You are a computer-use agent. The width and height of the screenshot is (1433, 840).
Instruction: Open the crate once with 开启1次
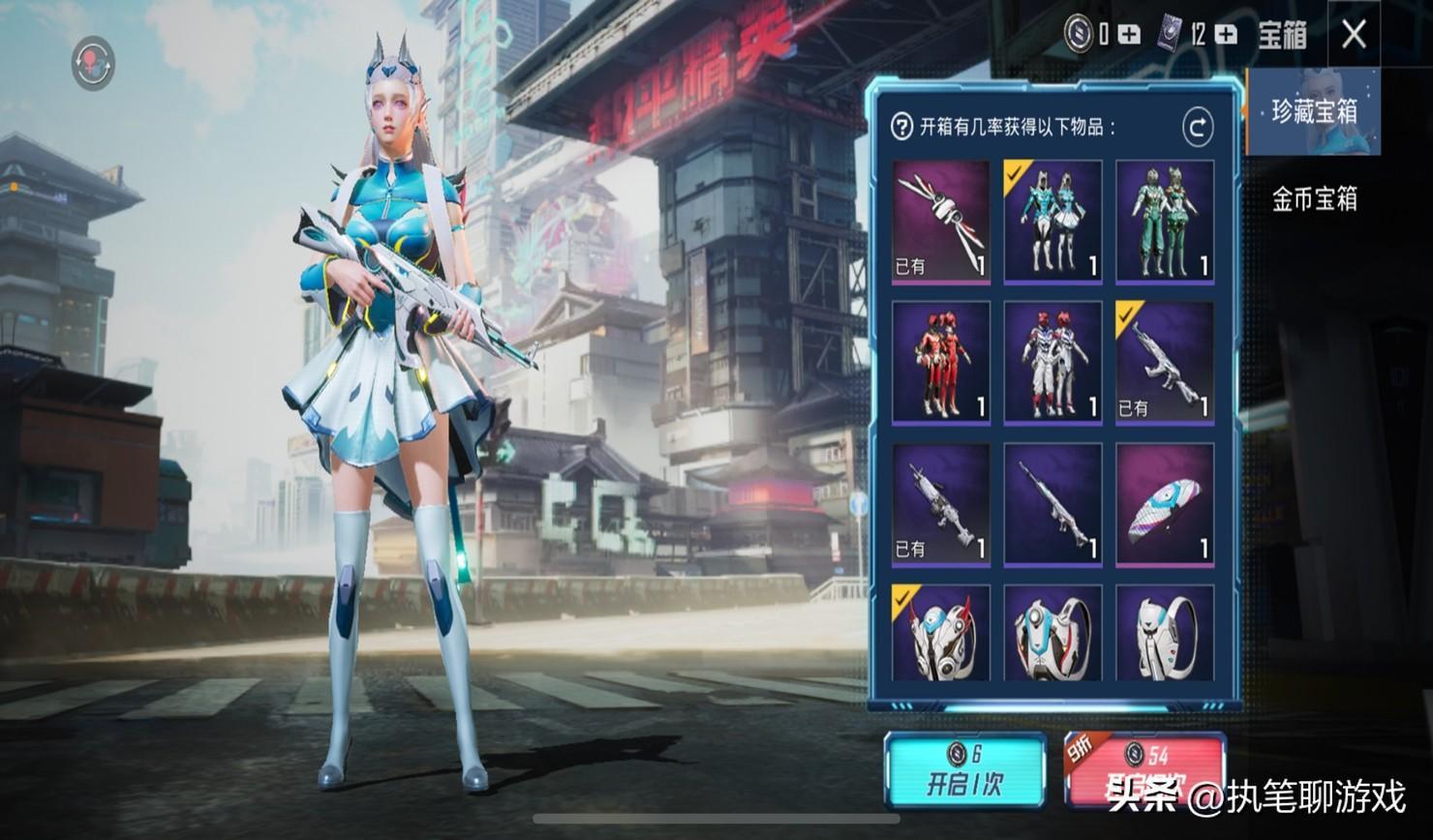coord(964,771)
